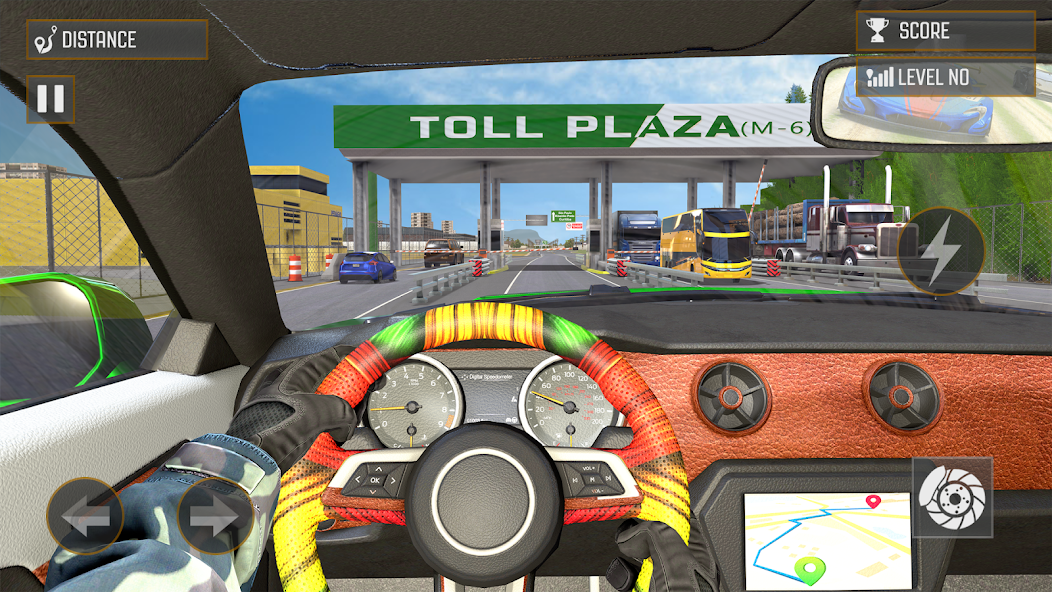This screenshot has height=592, width=1052.
Task: Steer left with the left arrow button
Action: pyautogui.click(x=85, y=516)
